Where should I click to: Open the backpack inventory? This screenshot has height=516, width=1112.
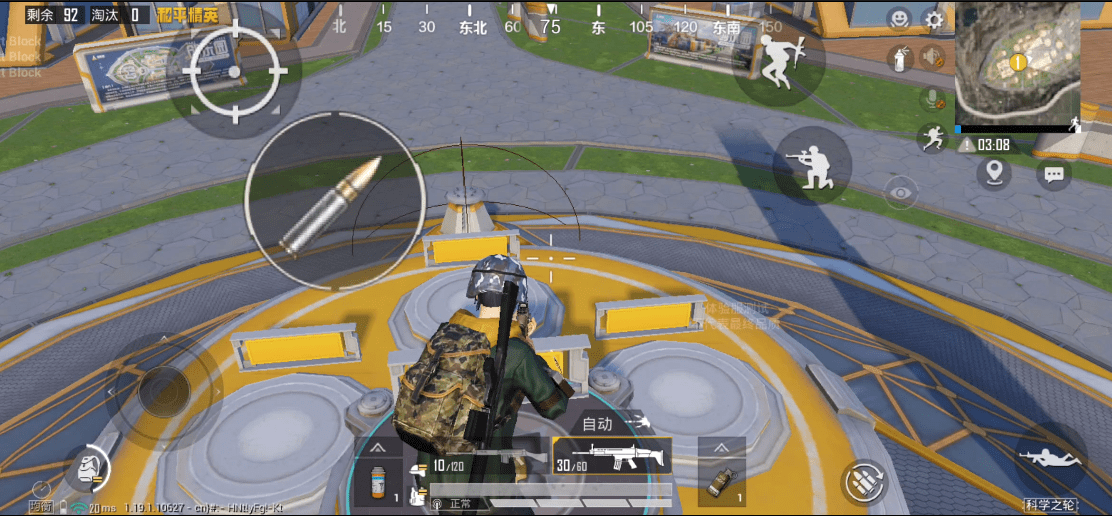pyautogui.click(x=88, y=466)
